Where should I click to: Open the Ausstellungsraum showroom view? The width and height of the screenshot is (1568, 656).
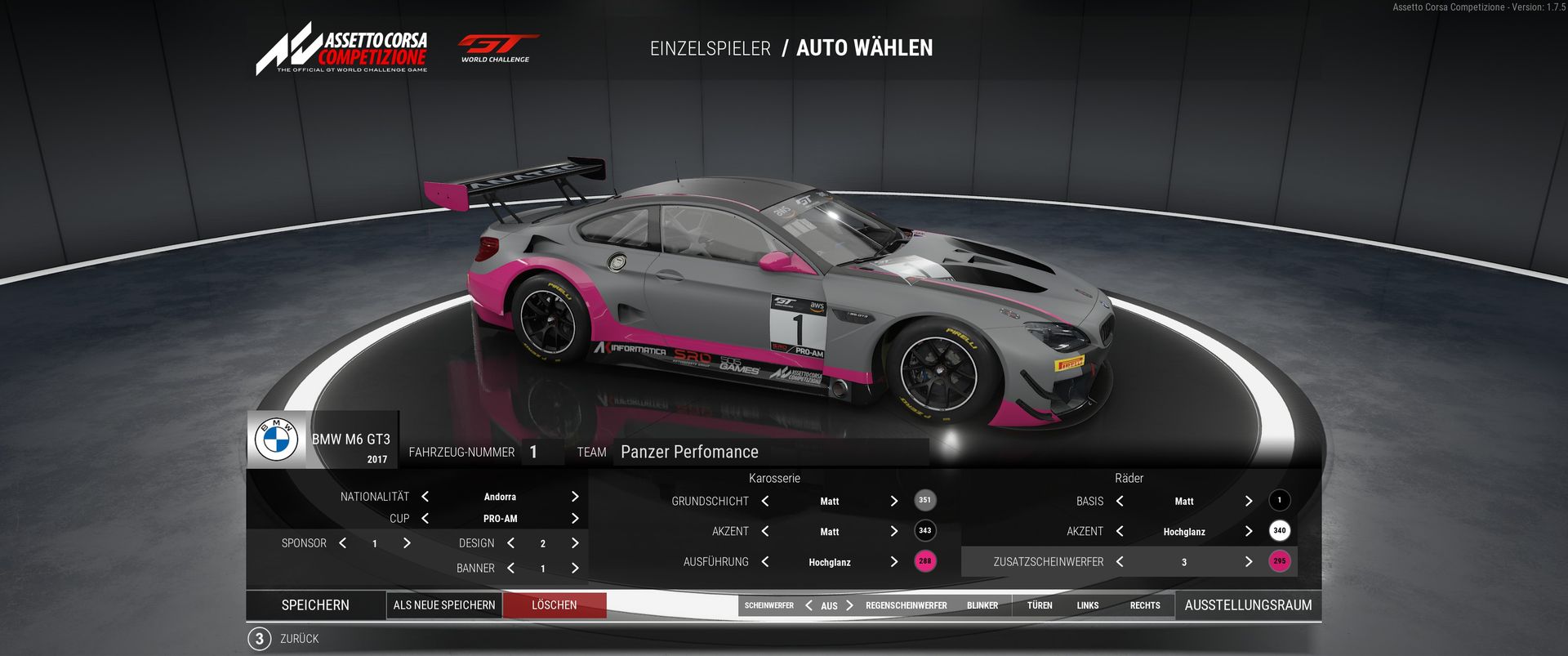tap(1248, 605)
